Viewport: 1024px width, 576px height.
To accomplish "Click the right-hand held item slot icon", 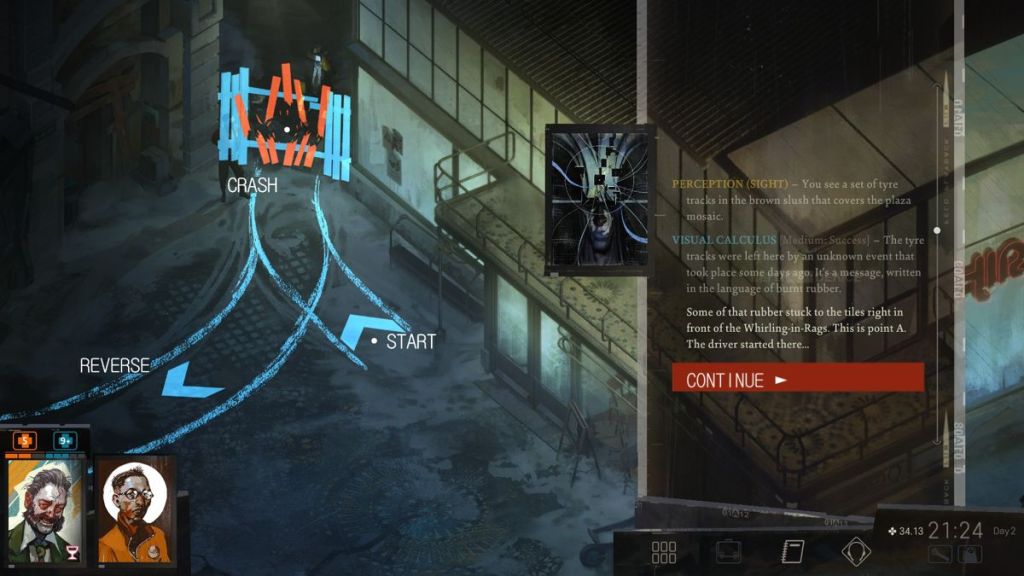I will click(x=970, y=554).
